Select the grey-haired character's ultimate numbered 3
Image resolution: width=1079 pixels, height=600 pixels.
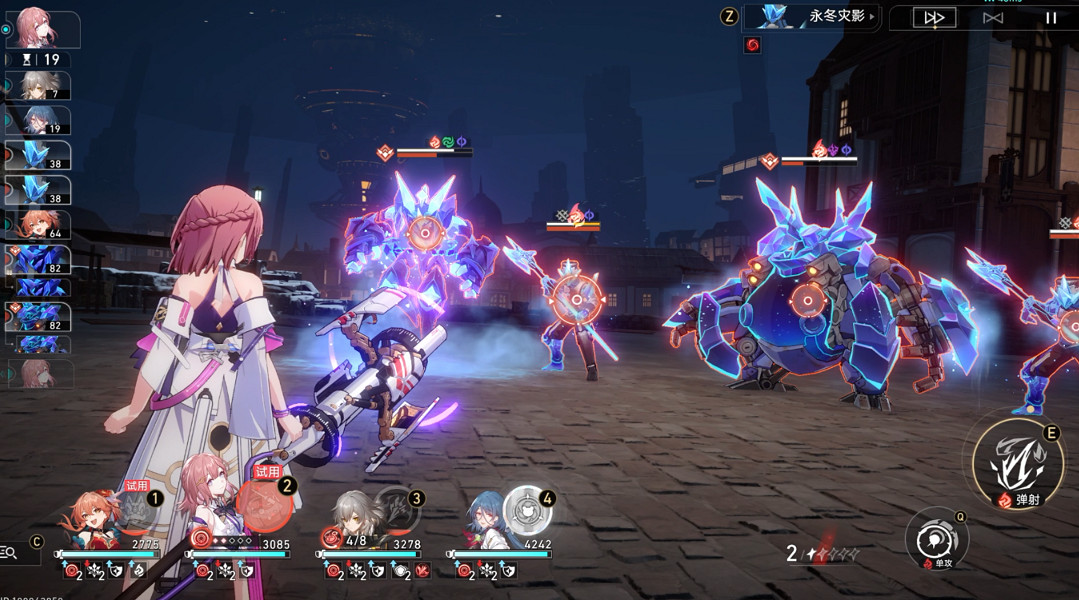coord(397,509)
